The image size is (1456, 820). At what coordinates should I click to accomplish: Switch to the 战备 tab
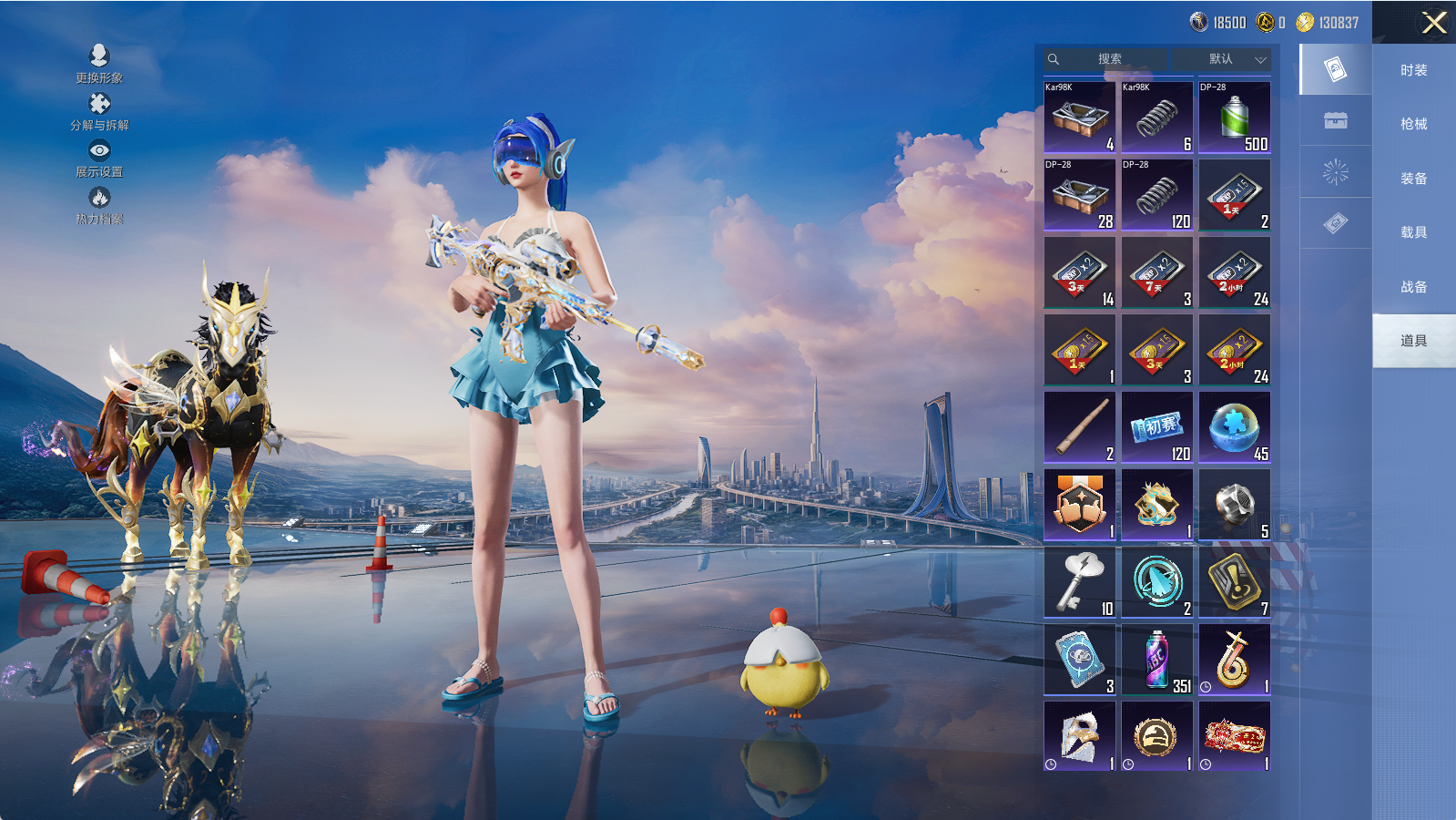tap(1413, 287)
